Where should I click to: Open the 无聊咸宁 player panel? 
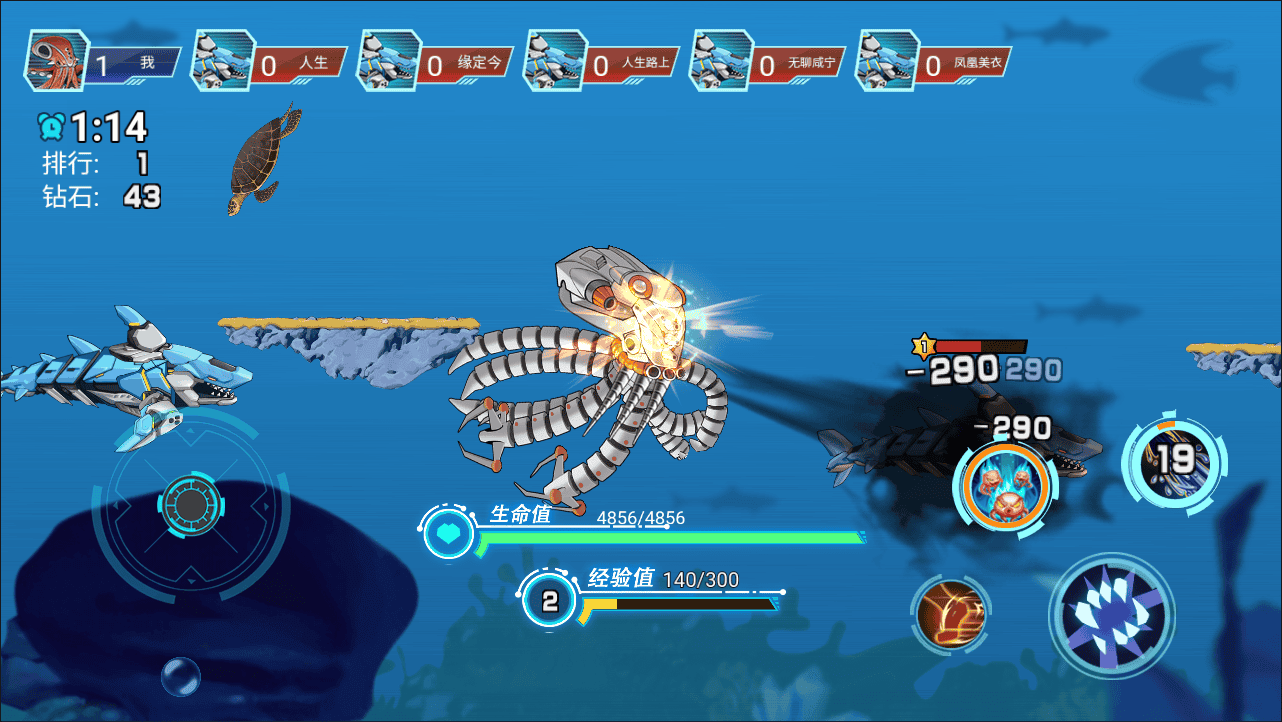pyautogui.click(x=769, y=63)
